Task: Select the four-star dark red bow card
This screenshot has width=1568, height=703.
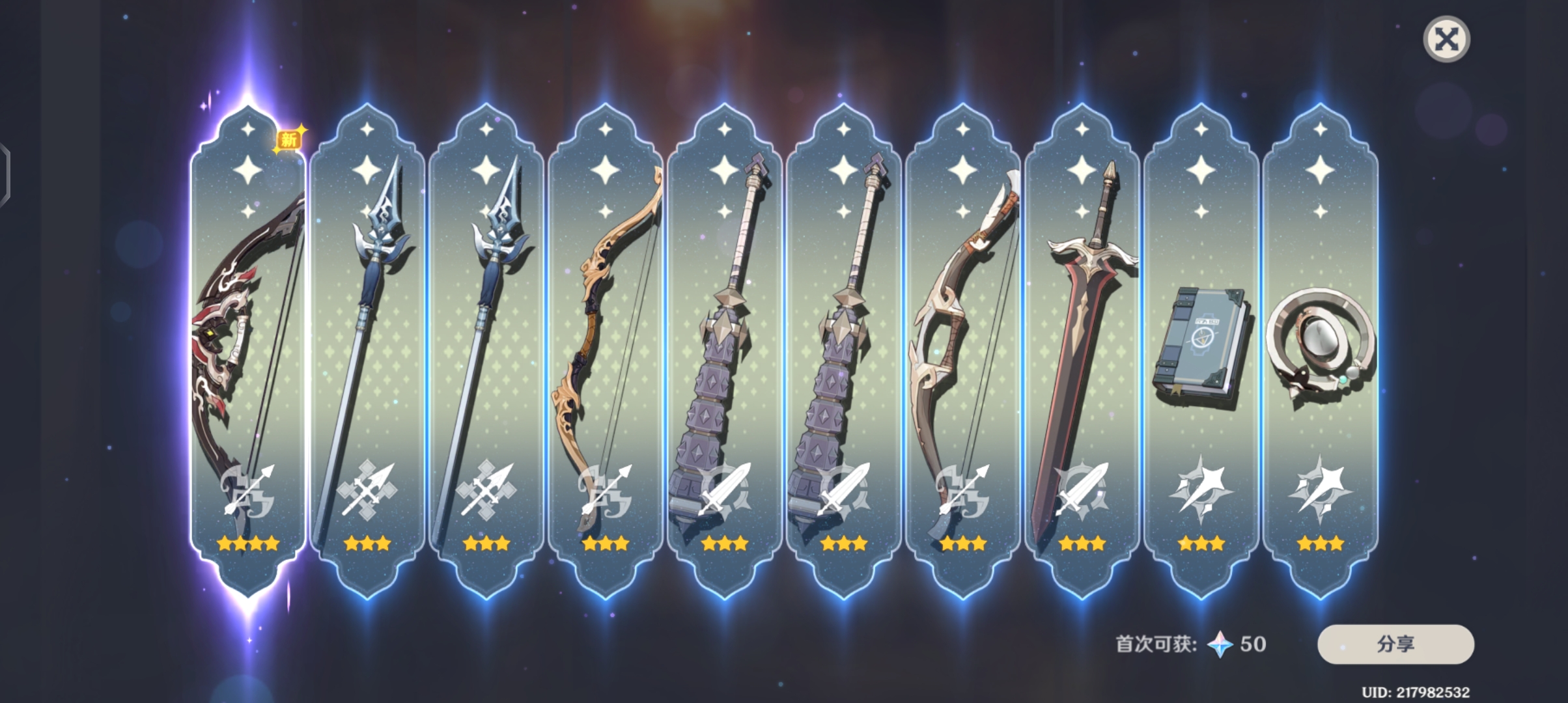Action: (247, 351)
